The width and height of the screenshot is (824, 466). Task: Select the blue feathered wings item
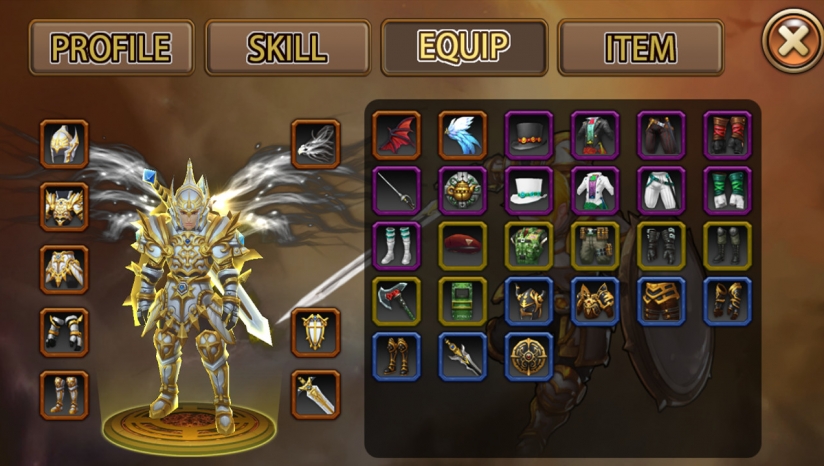[x=462, y=135]
